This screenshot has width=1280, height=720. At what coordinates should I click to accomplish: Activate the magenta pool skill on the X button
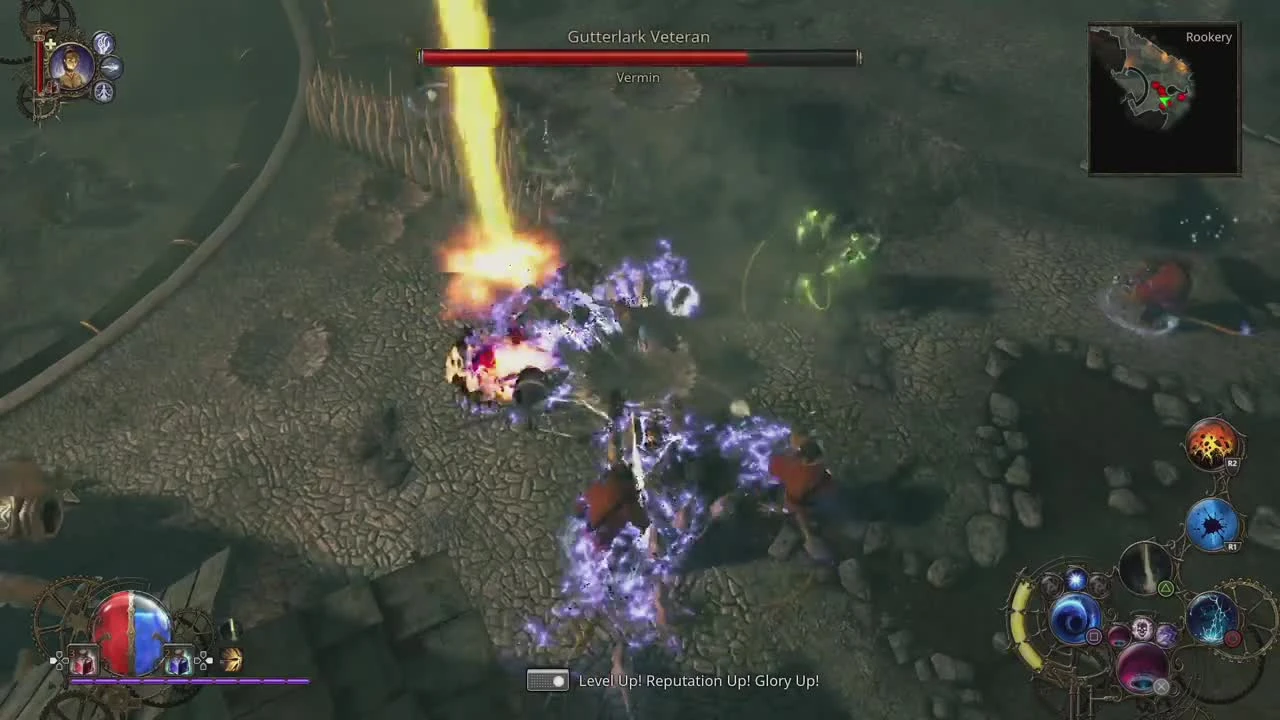[1142, 671]
